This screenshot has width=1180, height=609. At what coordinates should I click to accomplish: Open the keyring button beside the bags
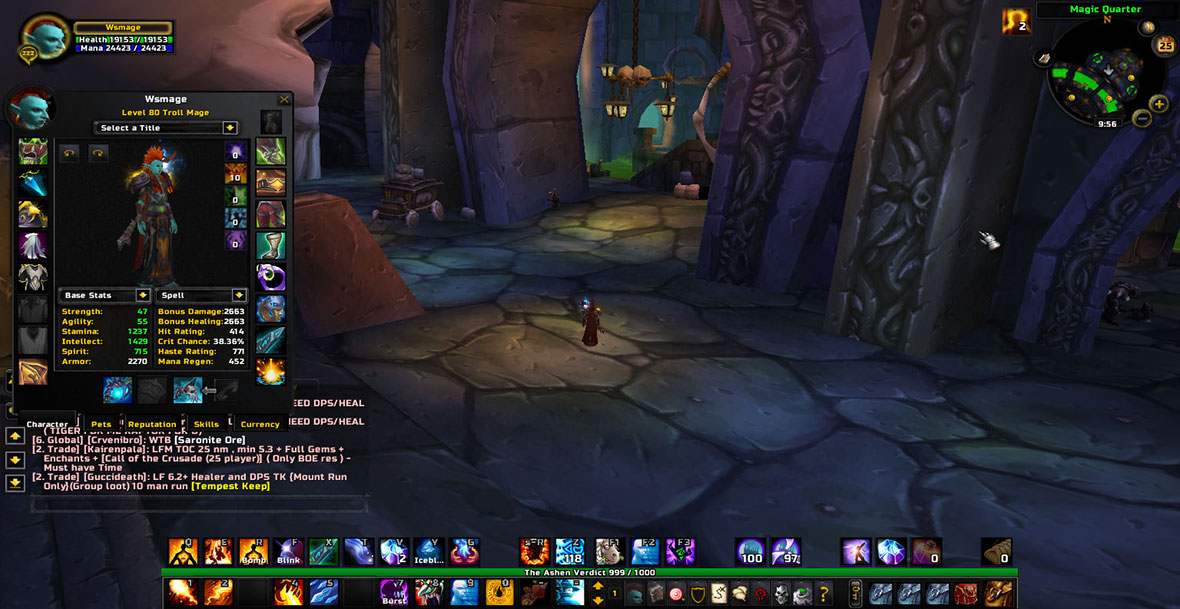pyautogui.click(x=855, y=593)
